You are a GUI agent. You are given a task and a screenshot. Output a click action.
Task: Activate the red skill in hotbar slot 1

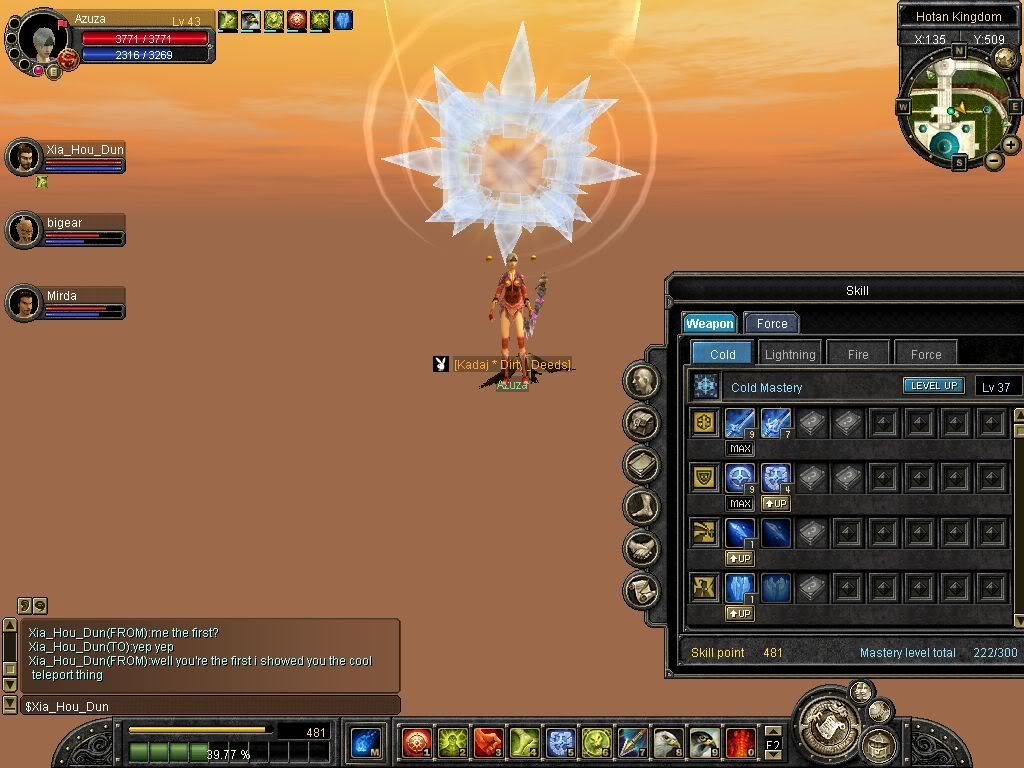(x=416, y=742)
